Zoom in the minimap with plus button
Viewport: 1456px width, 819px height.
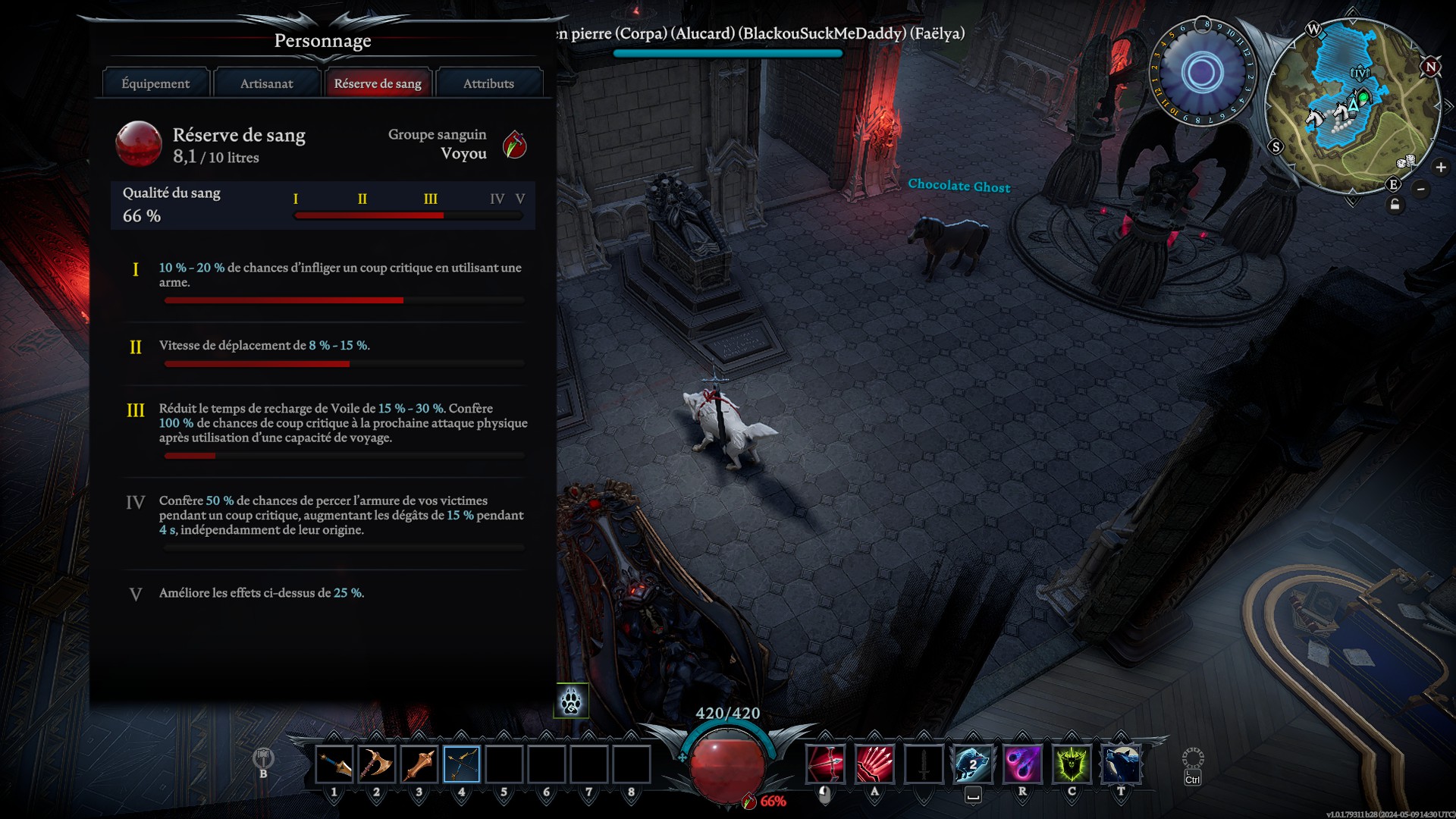tap(1441, 168)
